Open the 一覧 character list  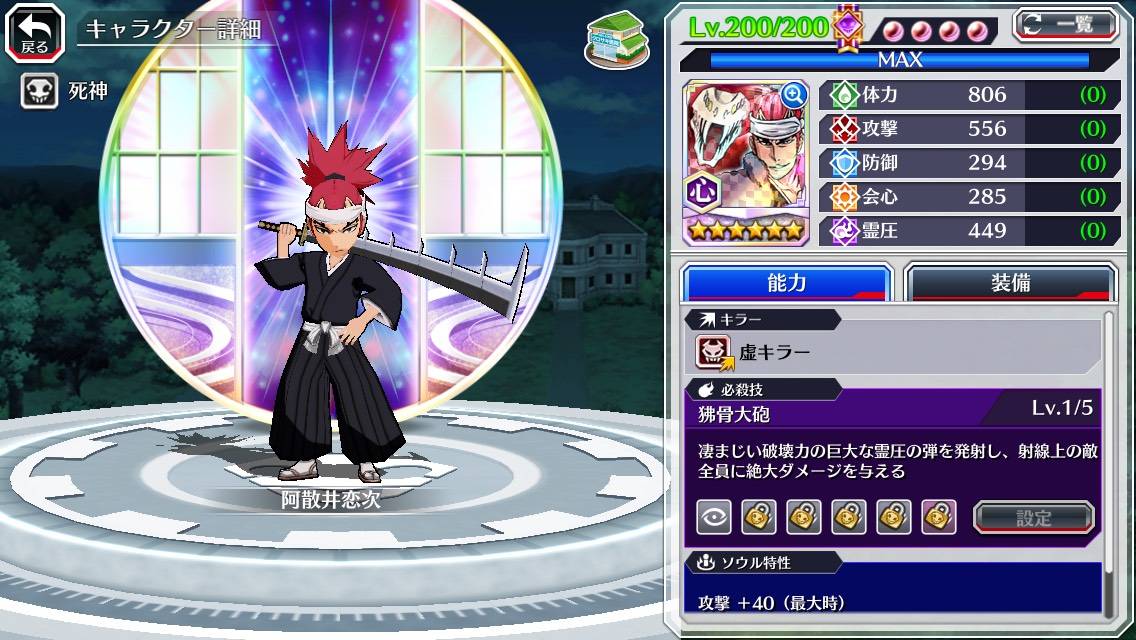1066,24
